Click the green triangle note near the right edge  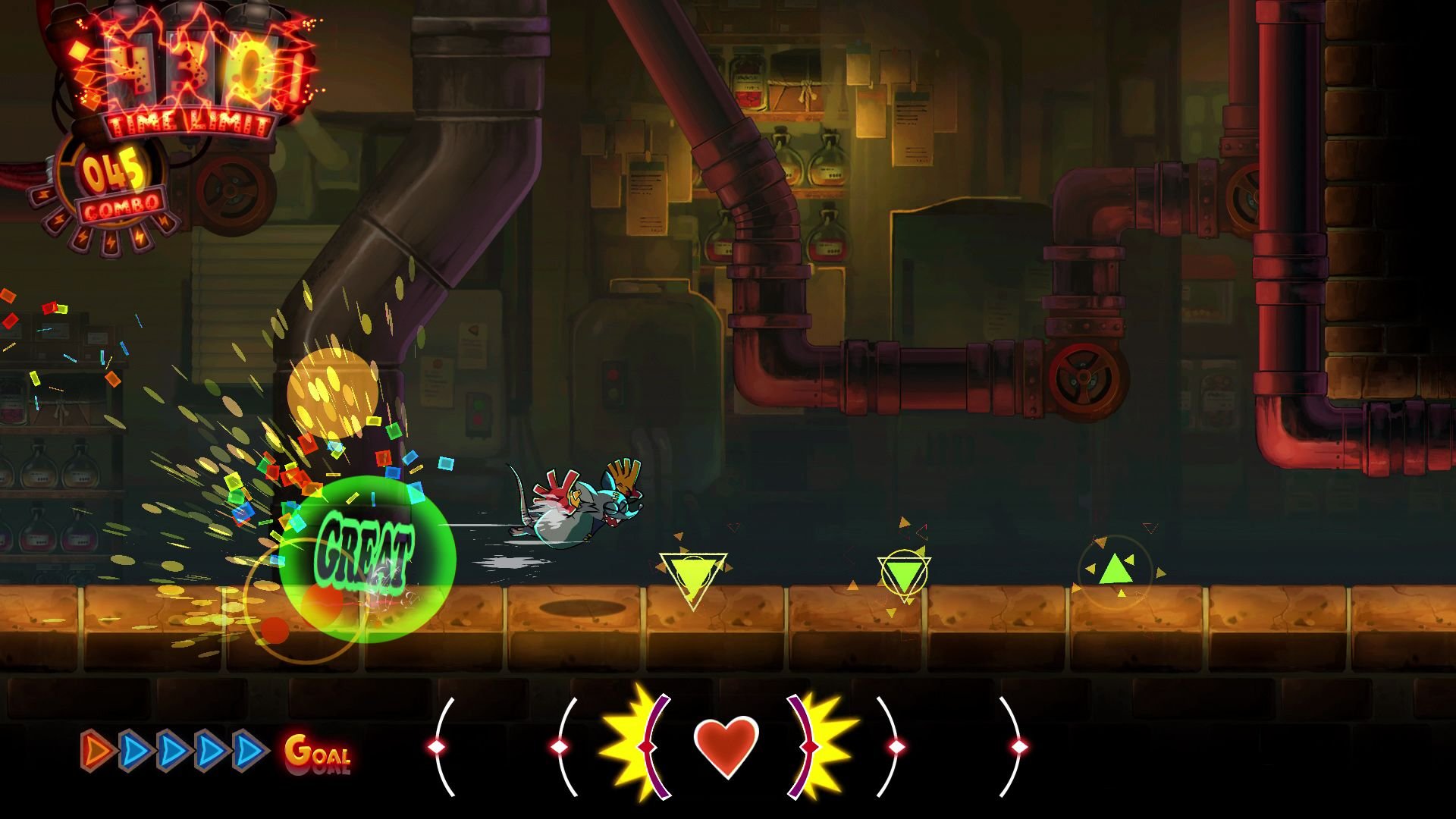pos(1117,570)
